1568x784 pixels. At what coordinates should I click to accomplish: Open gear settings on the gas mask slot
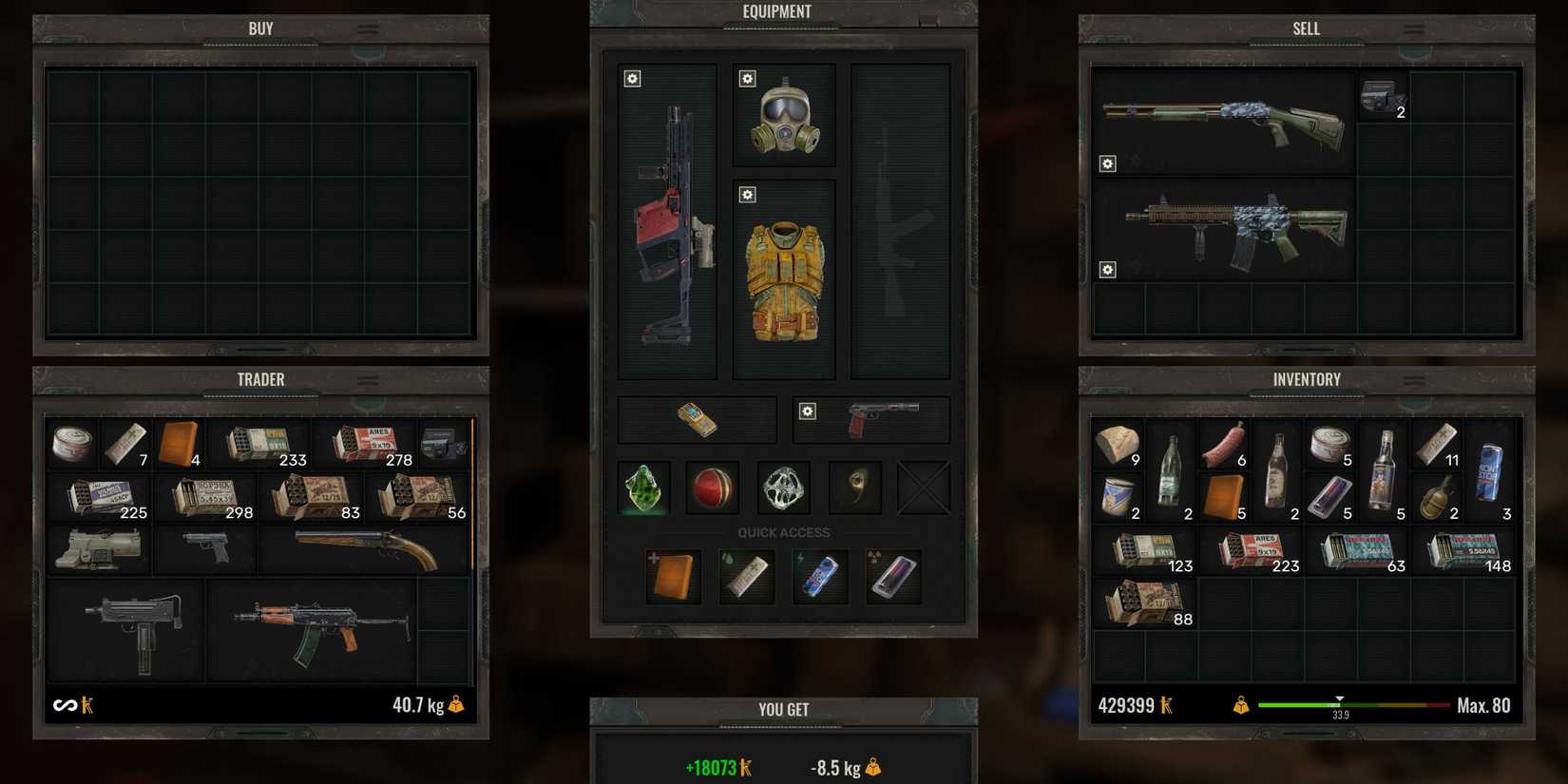[747, 79]
